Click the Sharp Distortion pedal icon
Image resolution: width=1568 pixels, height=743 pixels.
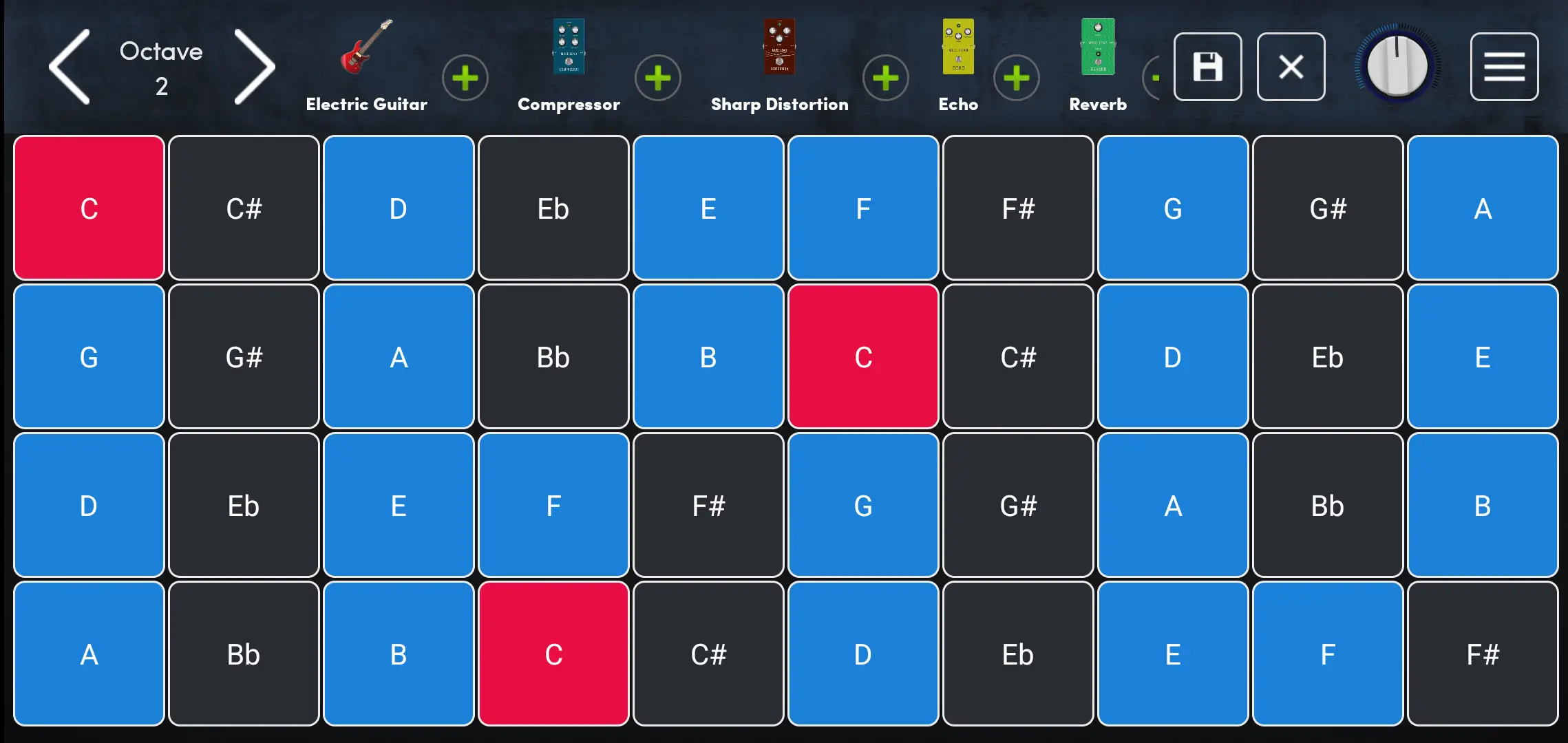coord(778,47)
